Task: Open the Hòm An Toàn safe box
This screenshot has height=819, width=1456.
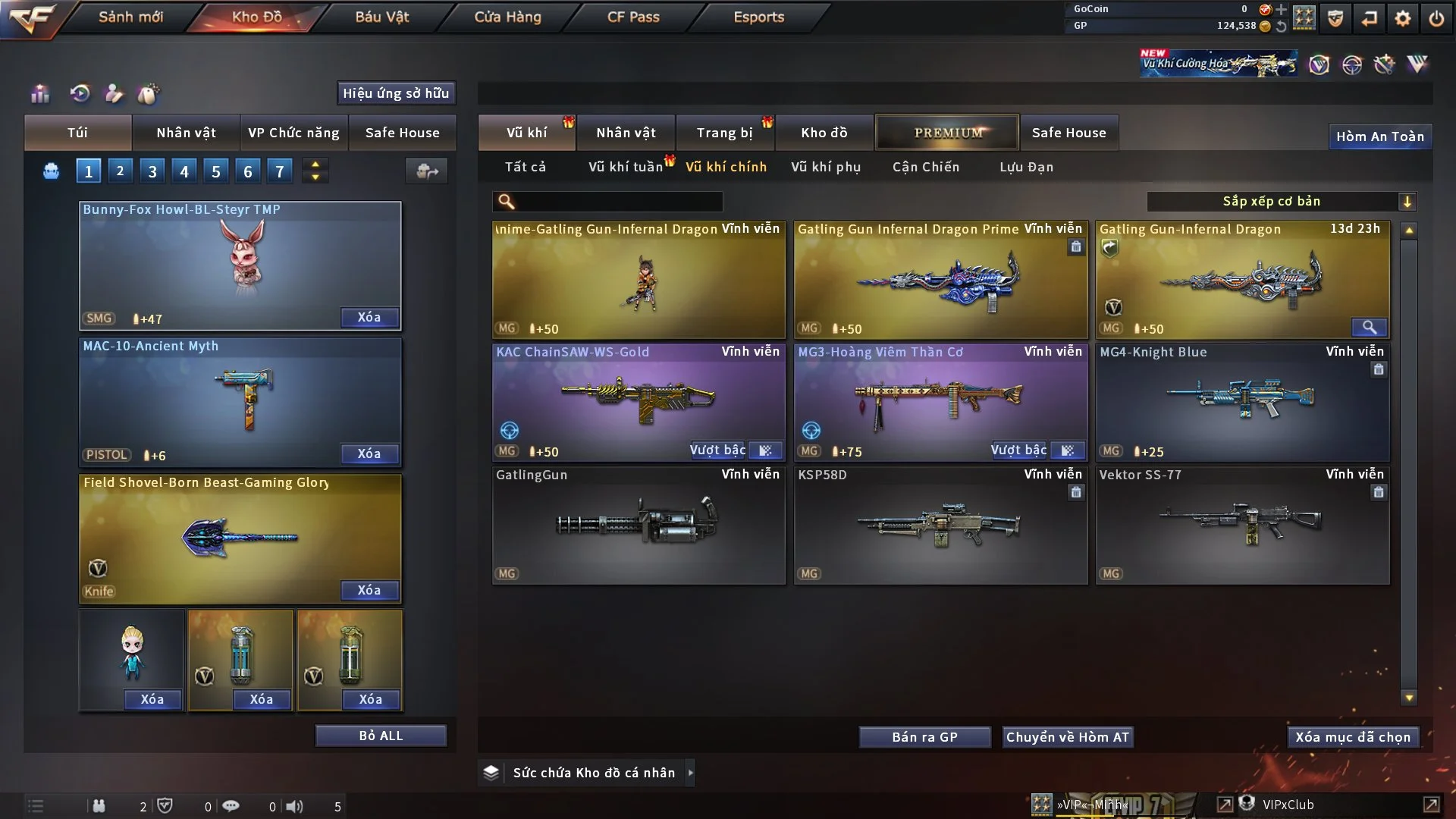Action: tap(1379, 136)
